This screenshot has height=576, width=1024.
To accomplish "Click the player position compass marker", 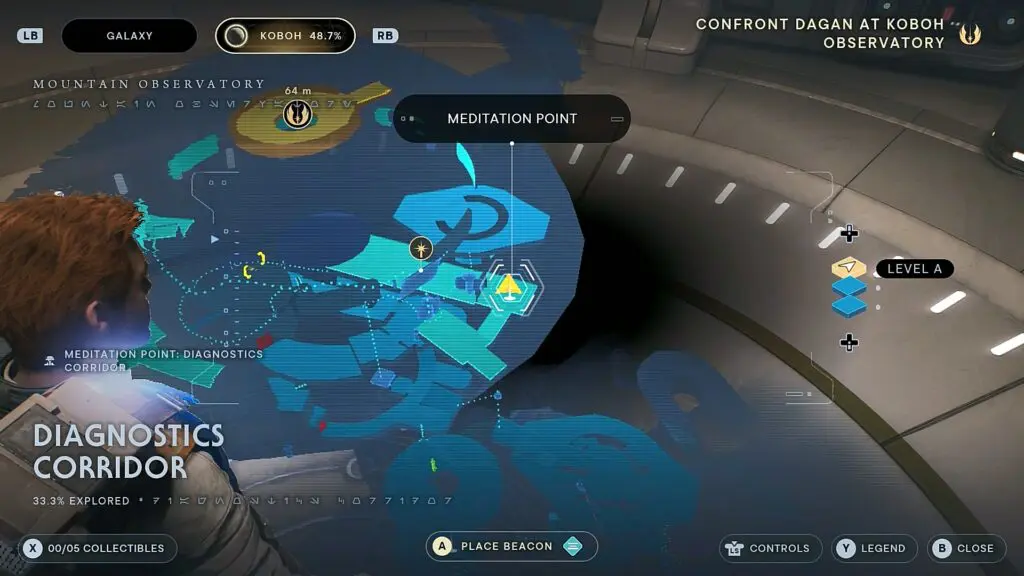I will (421, 247).
